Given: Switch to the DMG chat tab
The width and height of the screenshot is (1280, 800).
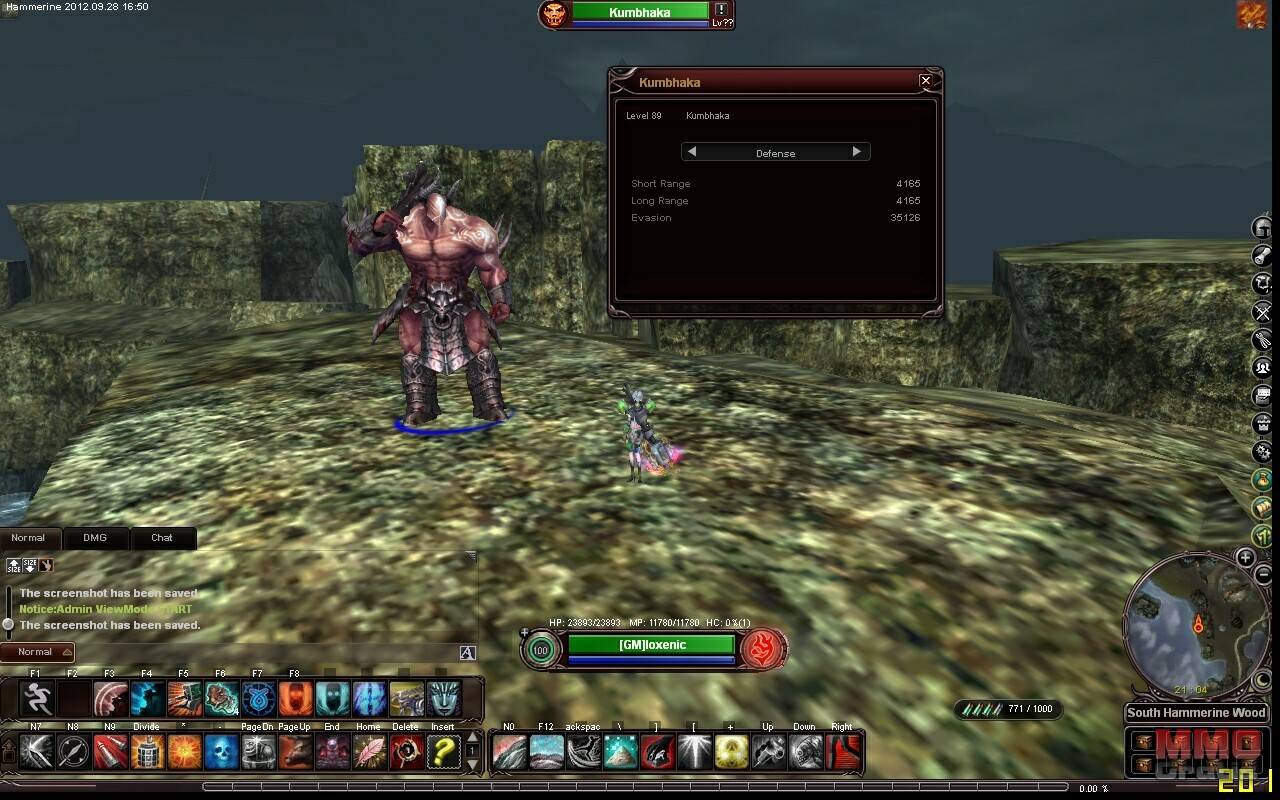Looking at the screenshot, I should click(x=95, y=538).
